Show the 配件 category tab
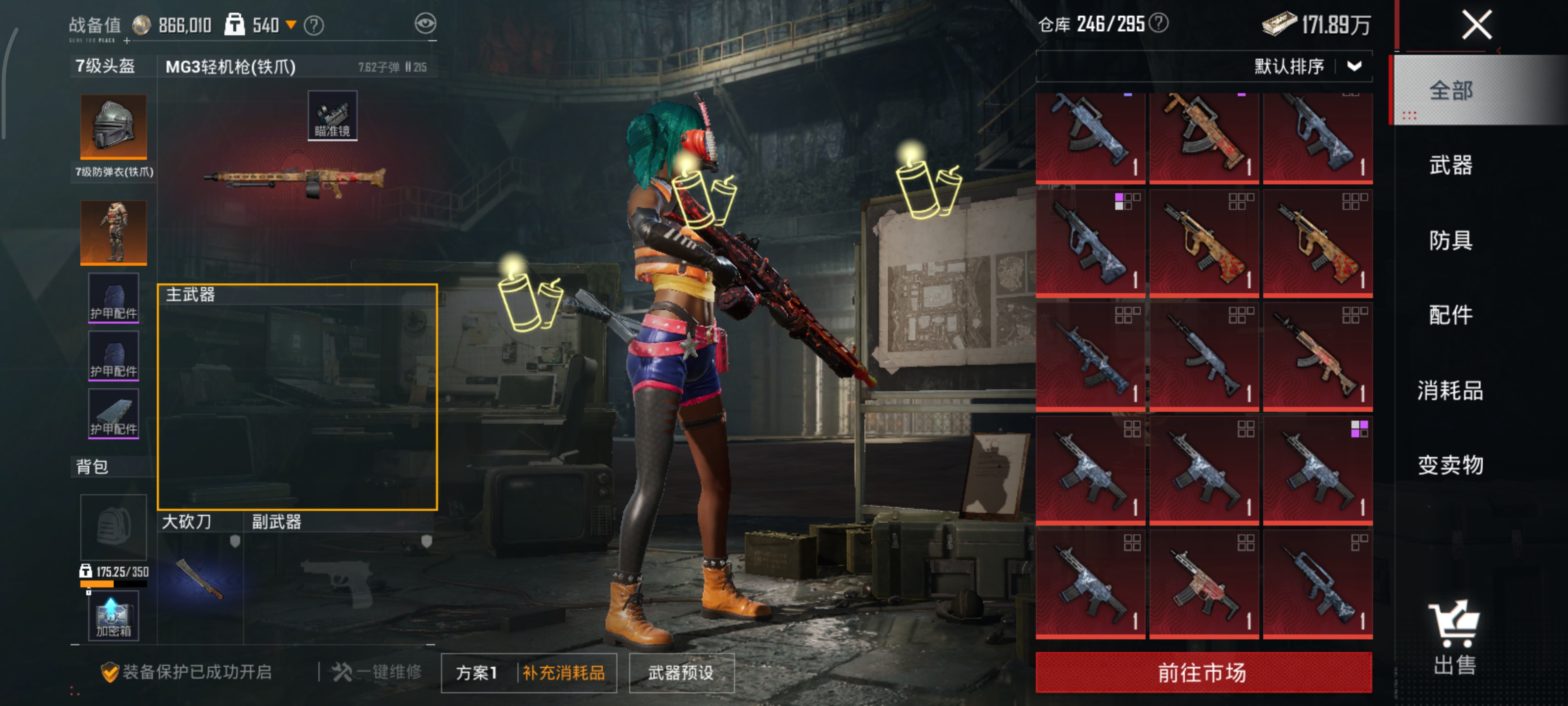Viewport: 1568px width, 706px height. [x=1450, y=316]
